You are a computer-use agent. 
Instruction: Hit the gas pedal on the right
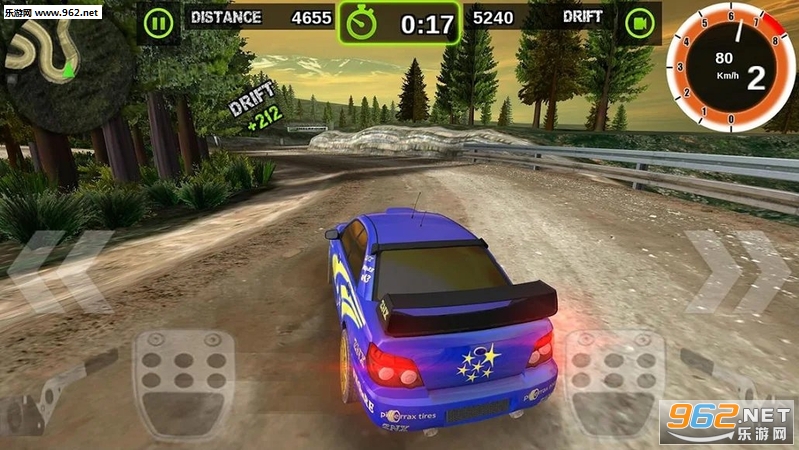614,383
